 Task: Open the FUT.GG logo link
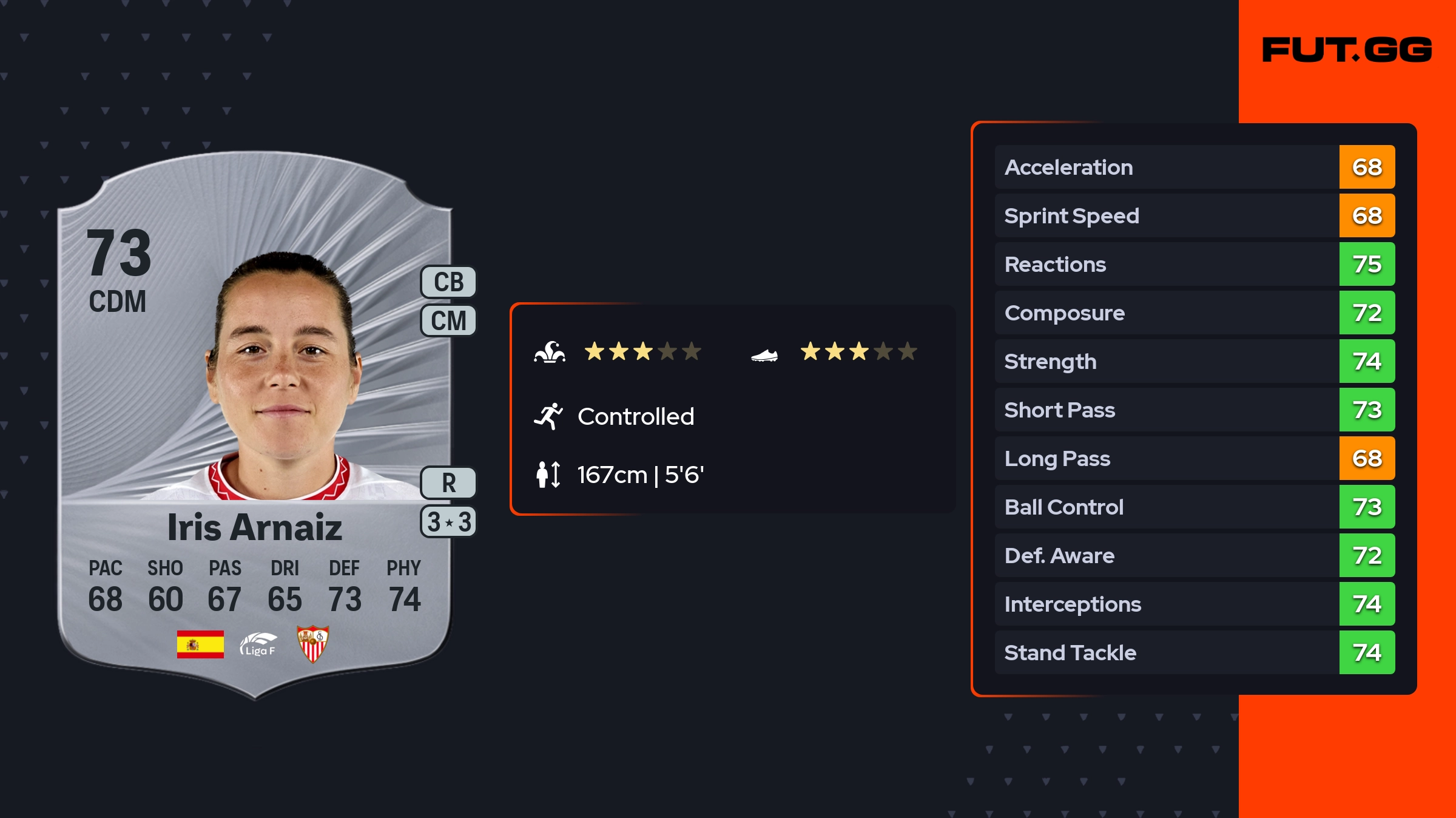(1346, 50)
